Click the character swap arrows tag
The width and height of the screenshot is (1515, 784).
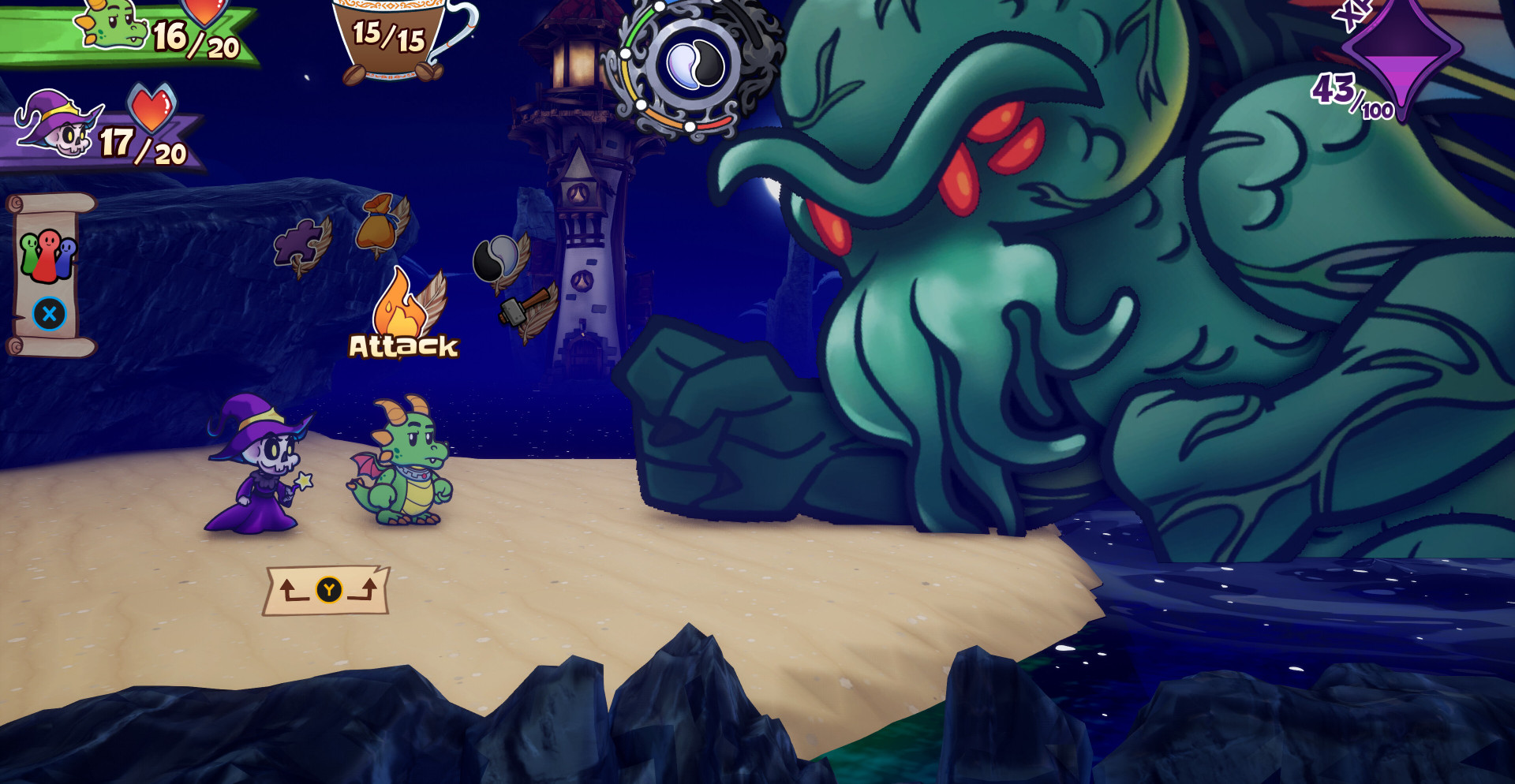(x=327, y=590)
